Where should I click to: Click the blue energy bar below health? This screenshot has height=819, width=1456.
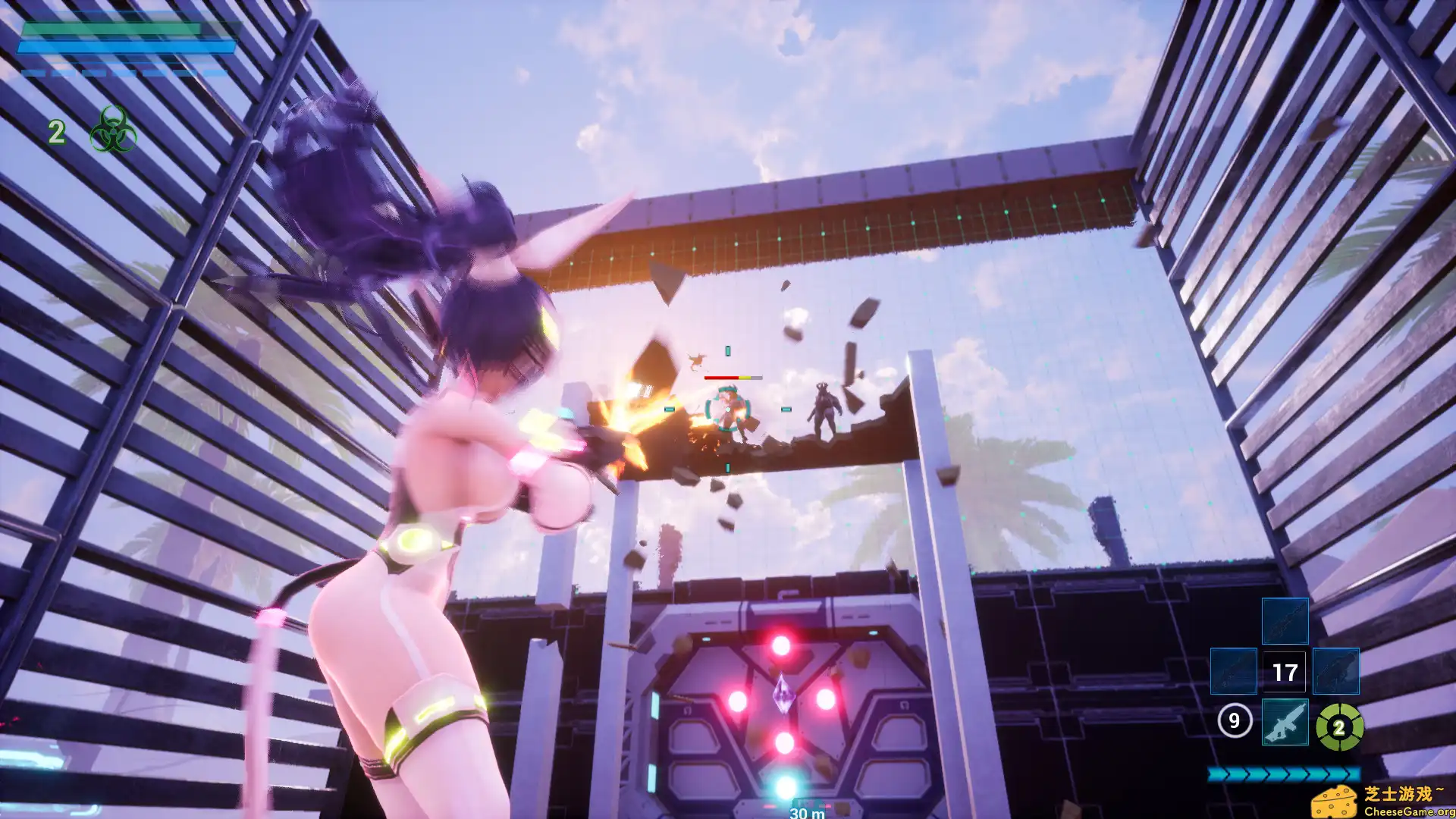127,47
